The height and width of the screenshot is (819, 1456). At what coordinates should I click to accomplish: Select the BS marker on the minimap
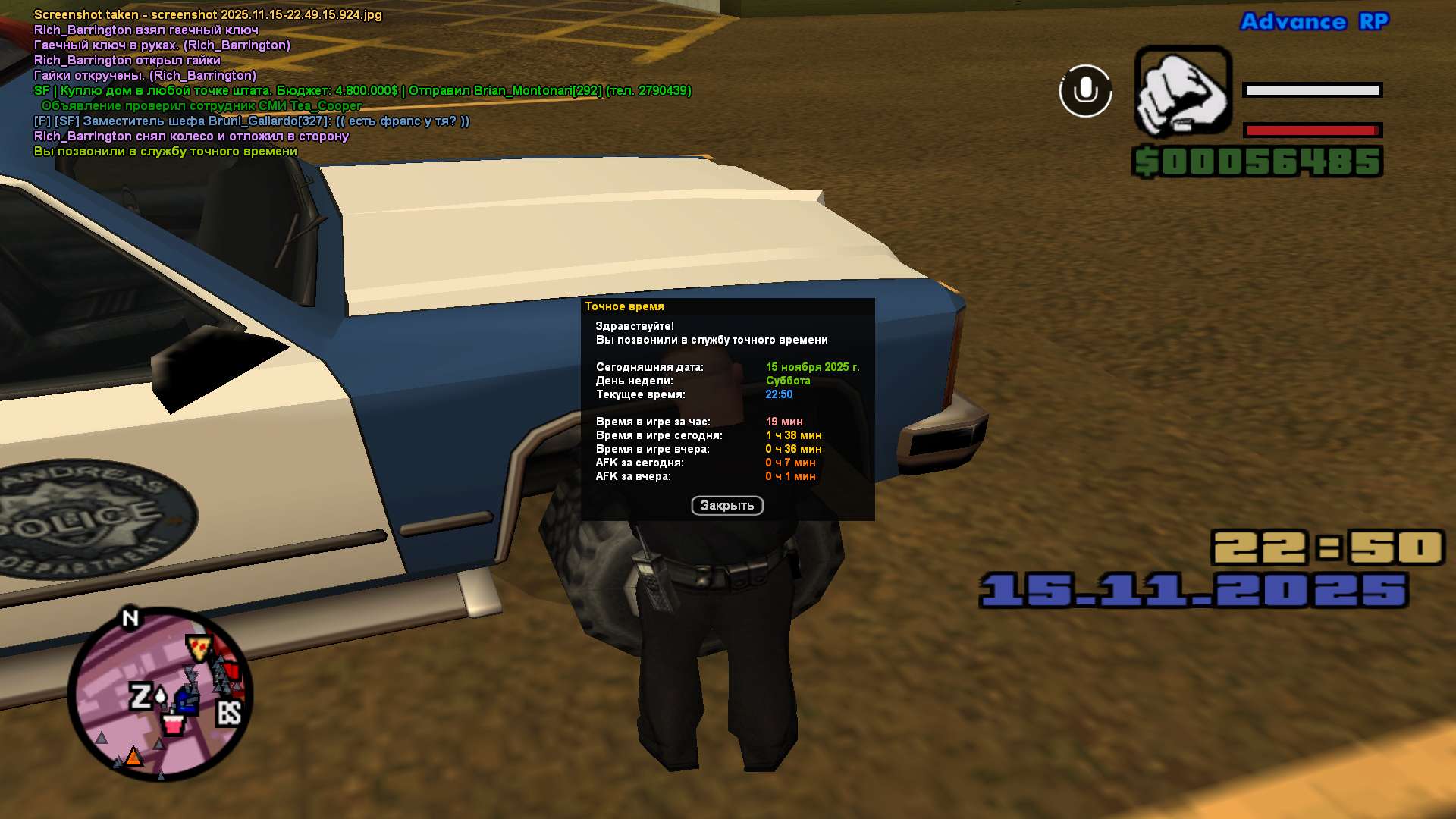pos(228,713)
